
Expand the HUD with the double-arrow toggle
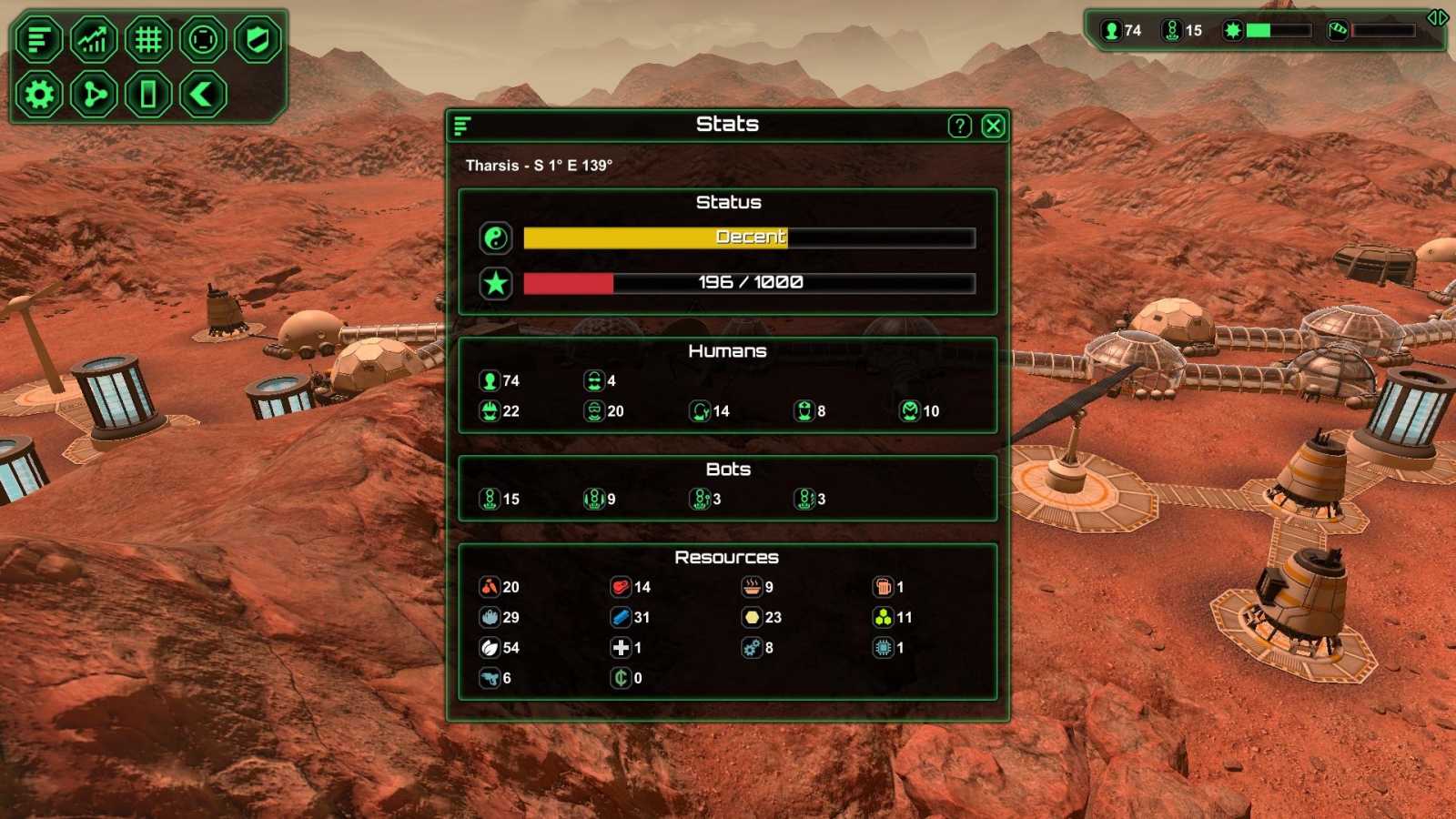[1439, 16]
